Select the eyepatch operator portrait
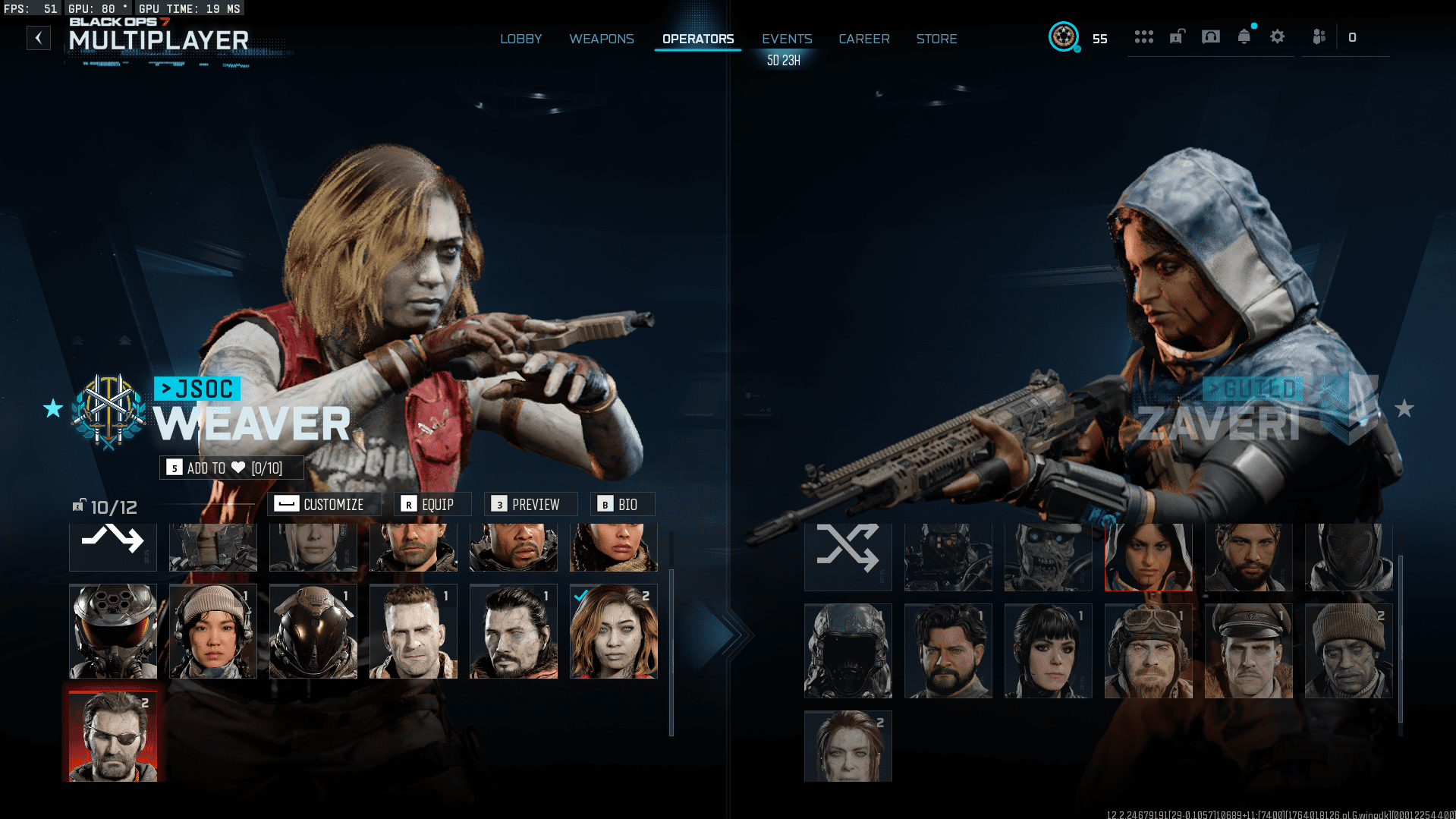 (113, 736)
